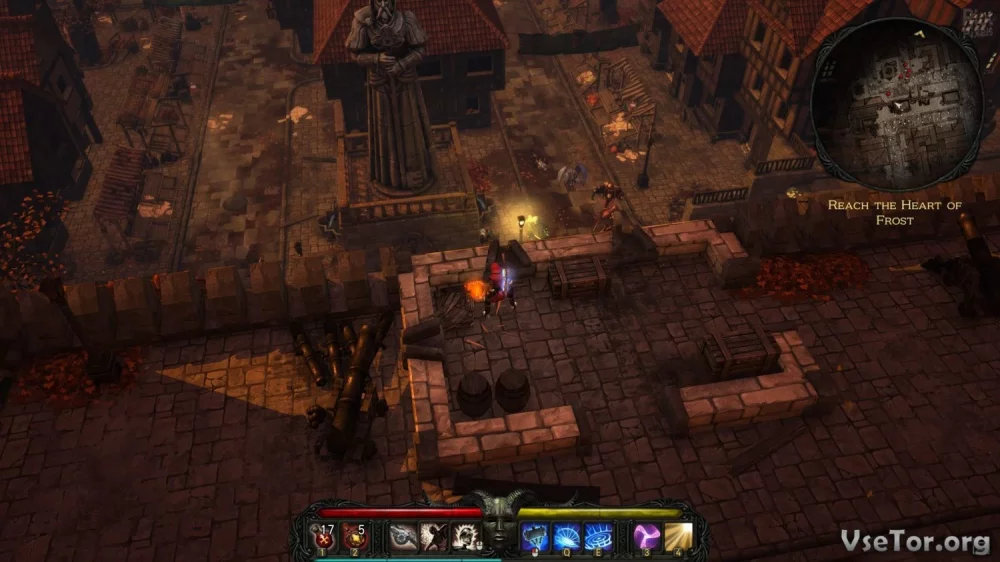This screenshot has height=562, width=1000.
Task: Trigger the leaping fighter attack skill
Action: point(433,537)
